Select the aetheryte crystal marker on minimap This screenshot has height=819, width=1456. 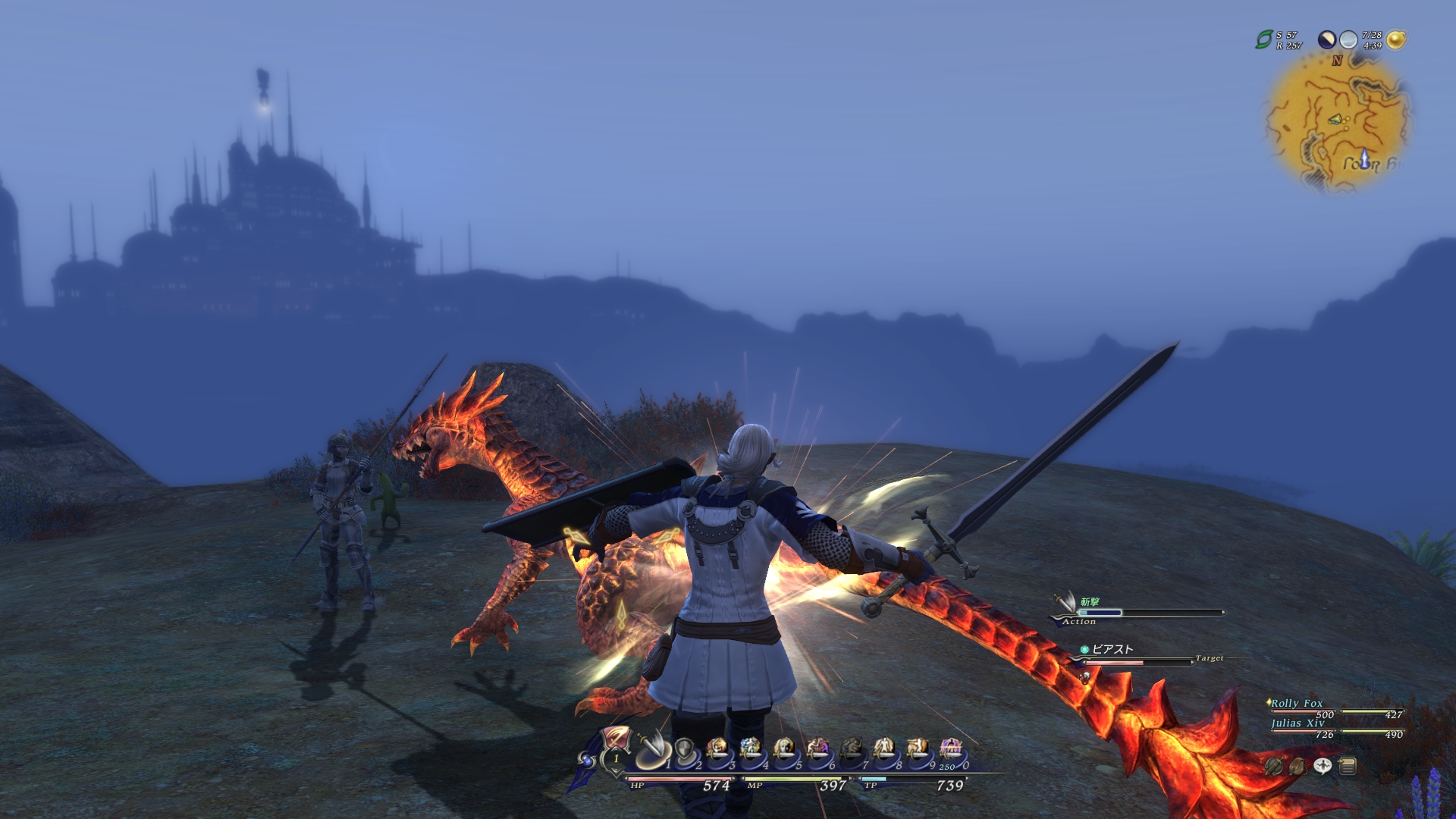point(1364,158)
